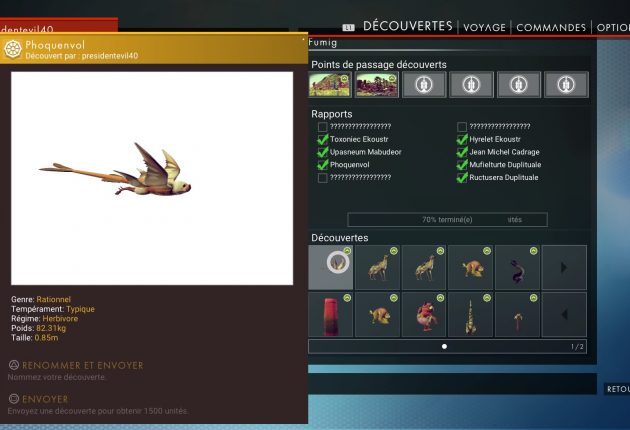The height and width of the screenshot is (430, 630).
Task: Select the DÉCOUVERTES tab
Action: [x=408, y=26]
